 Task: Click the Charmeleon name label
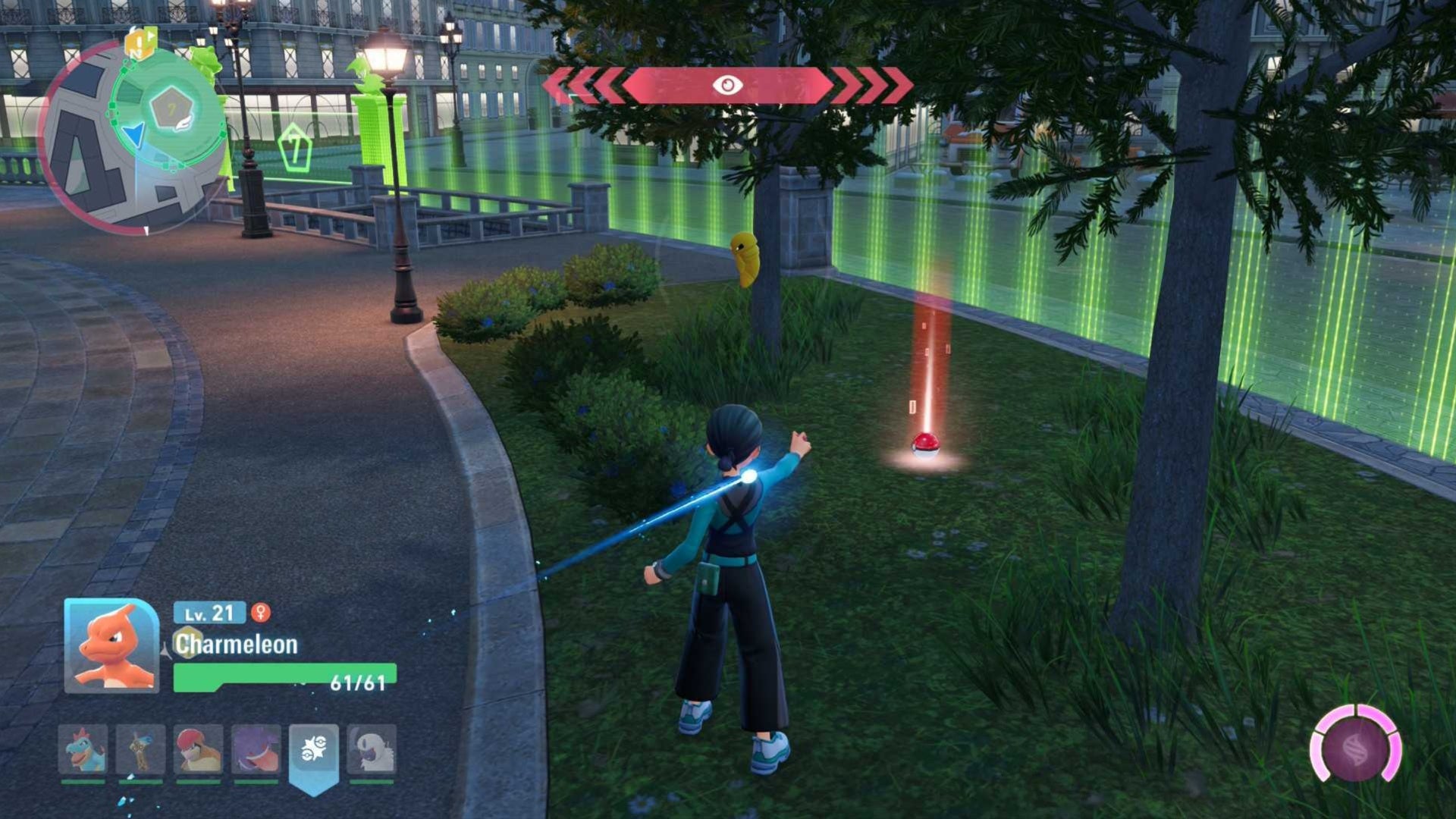point(237,645)
